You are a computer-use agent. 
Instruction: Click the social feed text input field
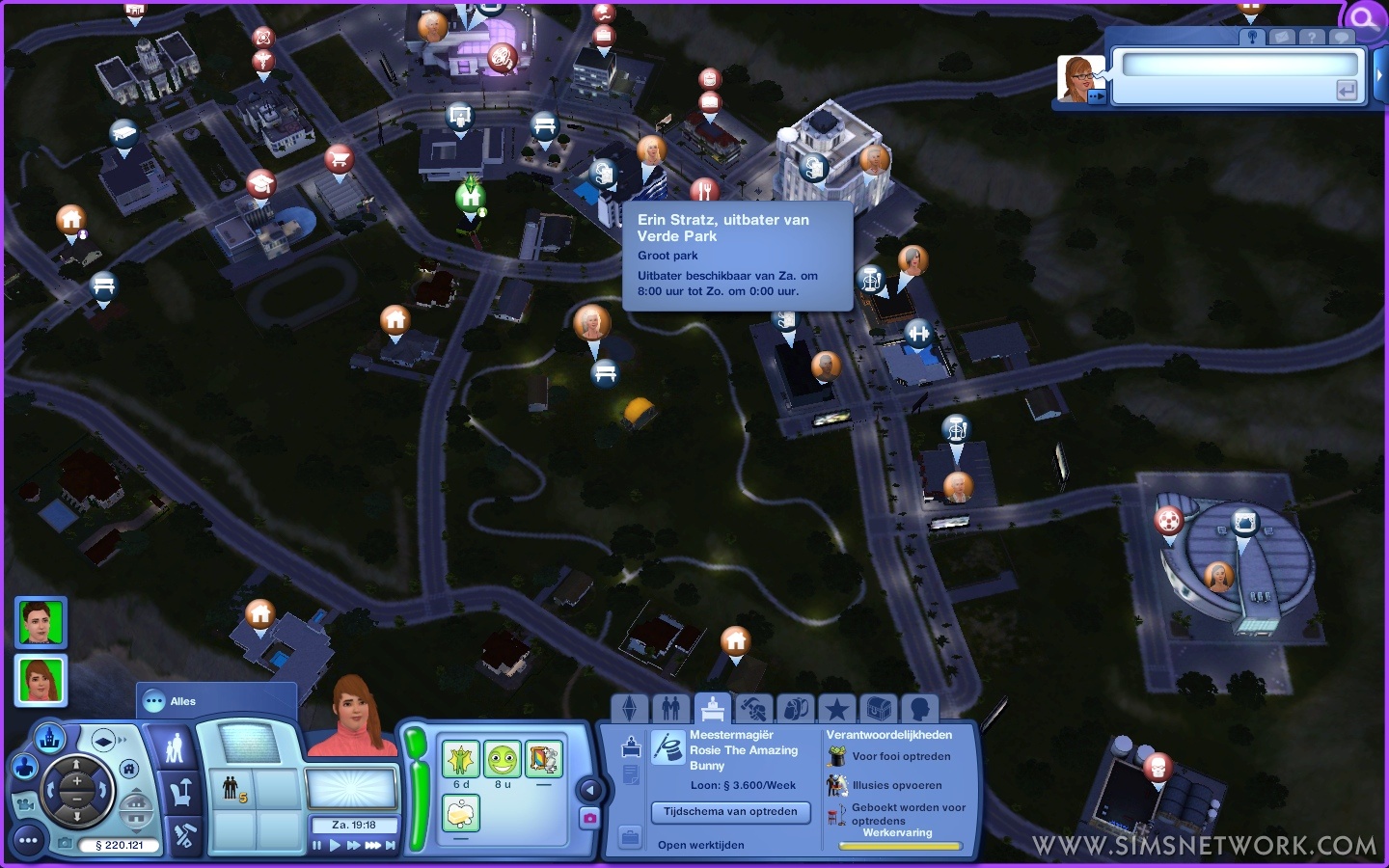[1239, 66]
